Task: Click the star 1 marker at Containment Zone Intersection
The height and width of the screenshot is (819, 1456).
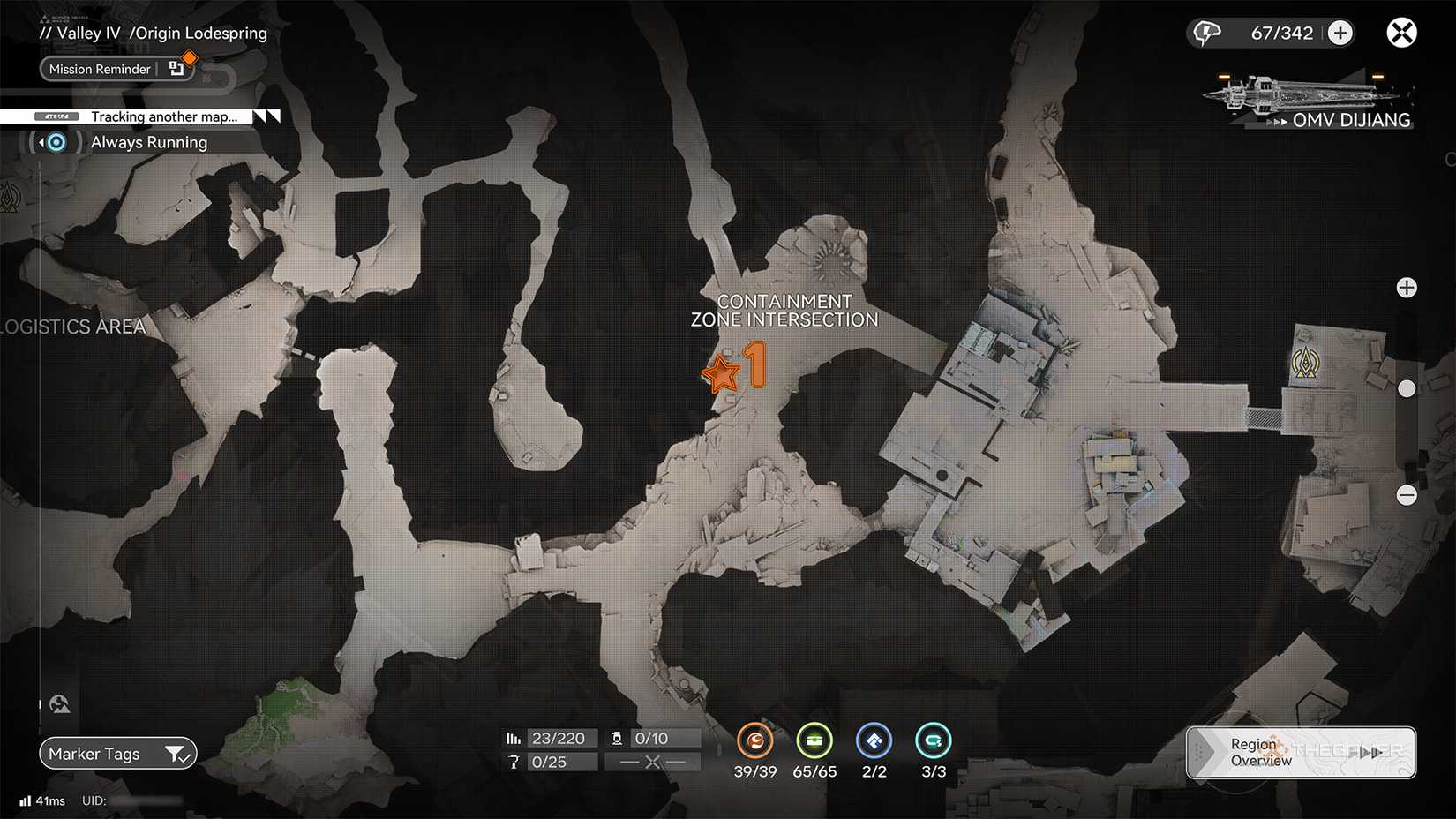Action: pos(721,372)
